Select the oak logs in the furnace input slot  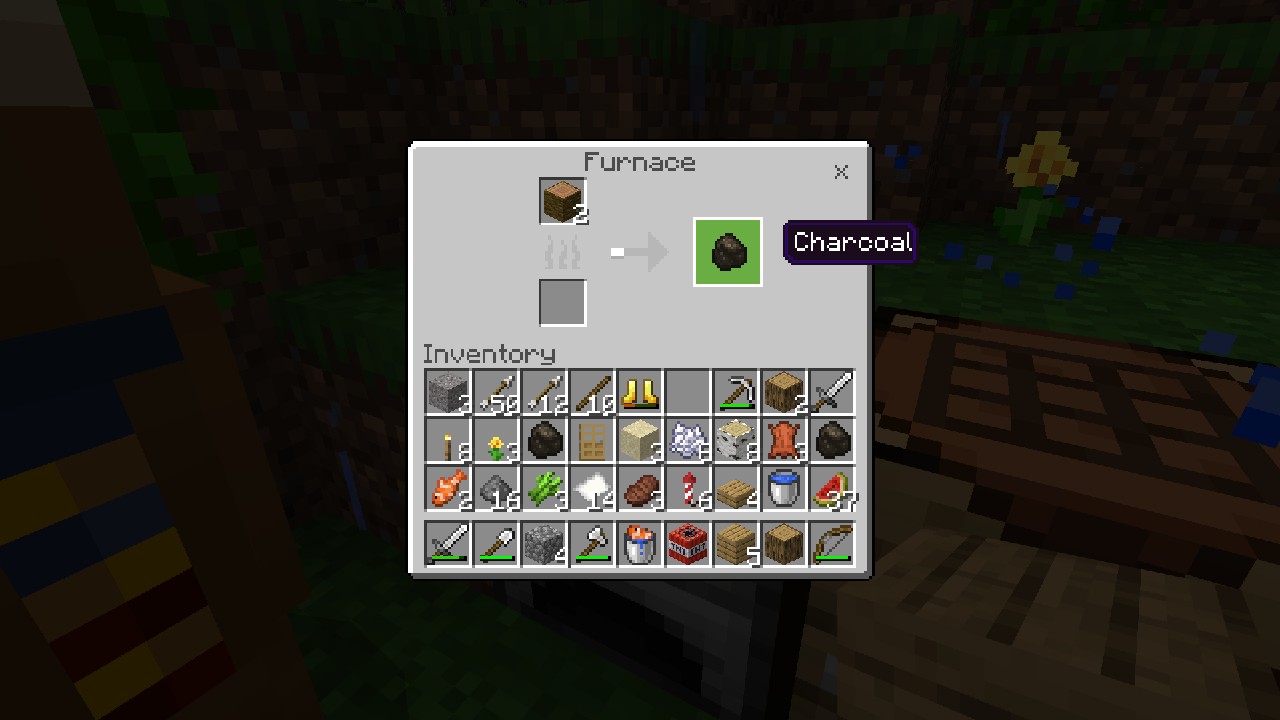click(562, 199)
